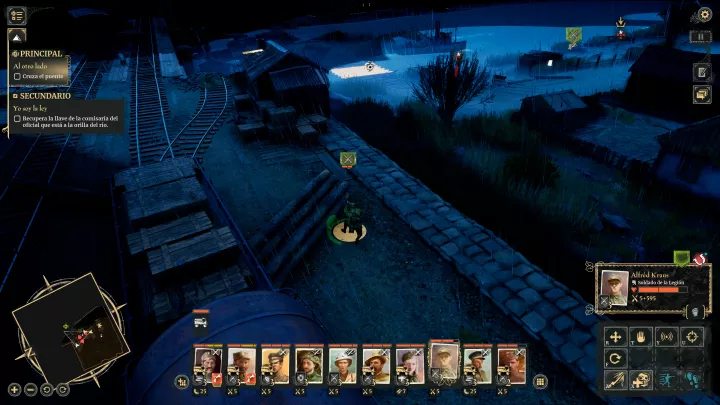The height and width of the screenshot is (405, 720).
Task: Open the settings gear menu
Action: (x=704, y=15)
